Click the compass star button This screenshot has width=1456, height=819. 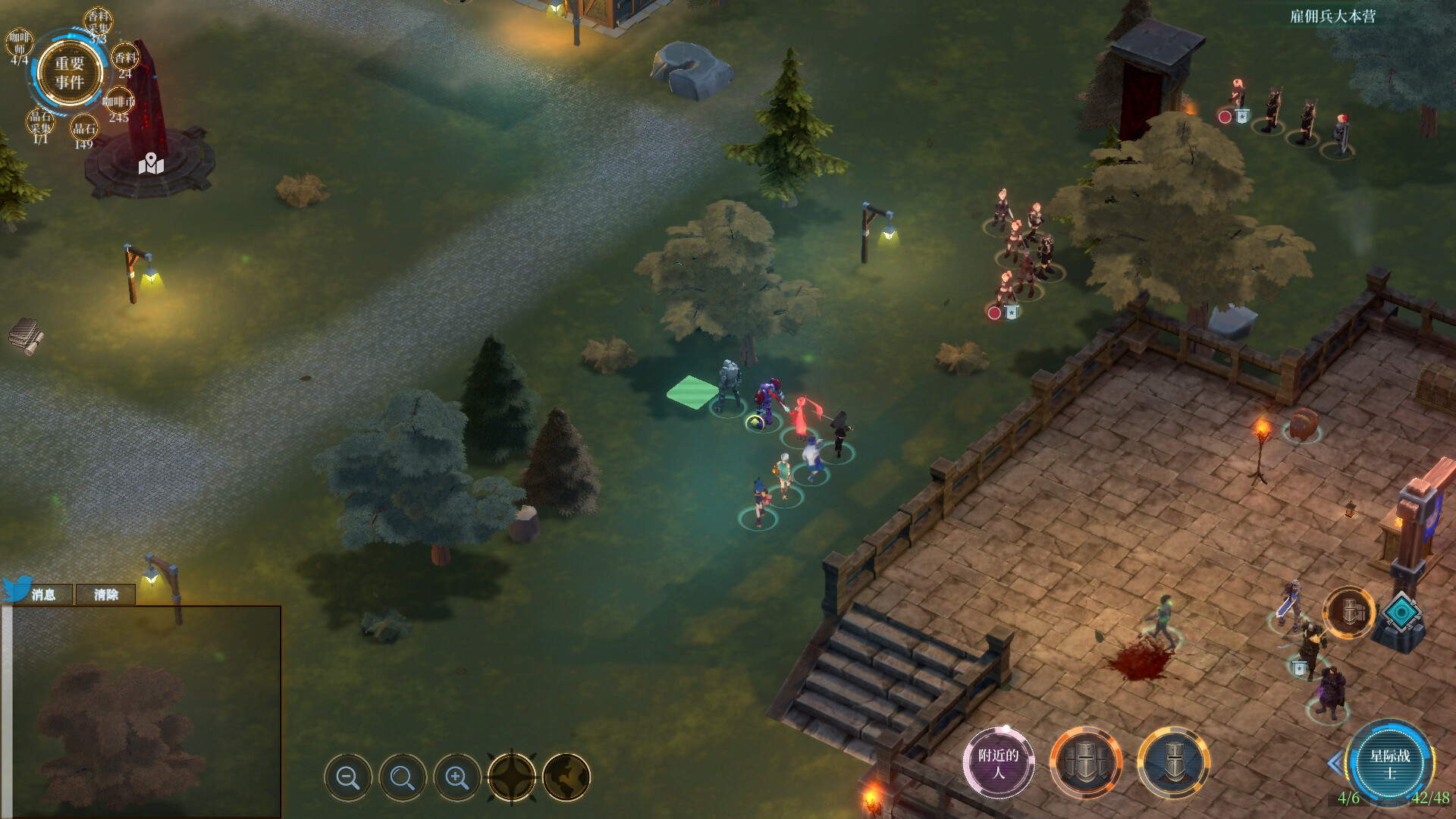click(512, 777)
